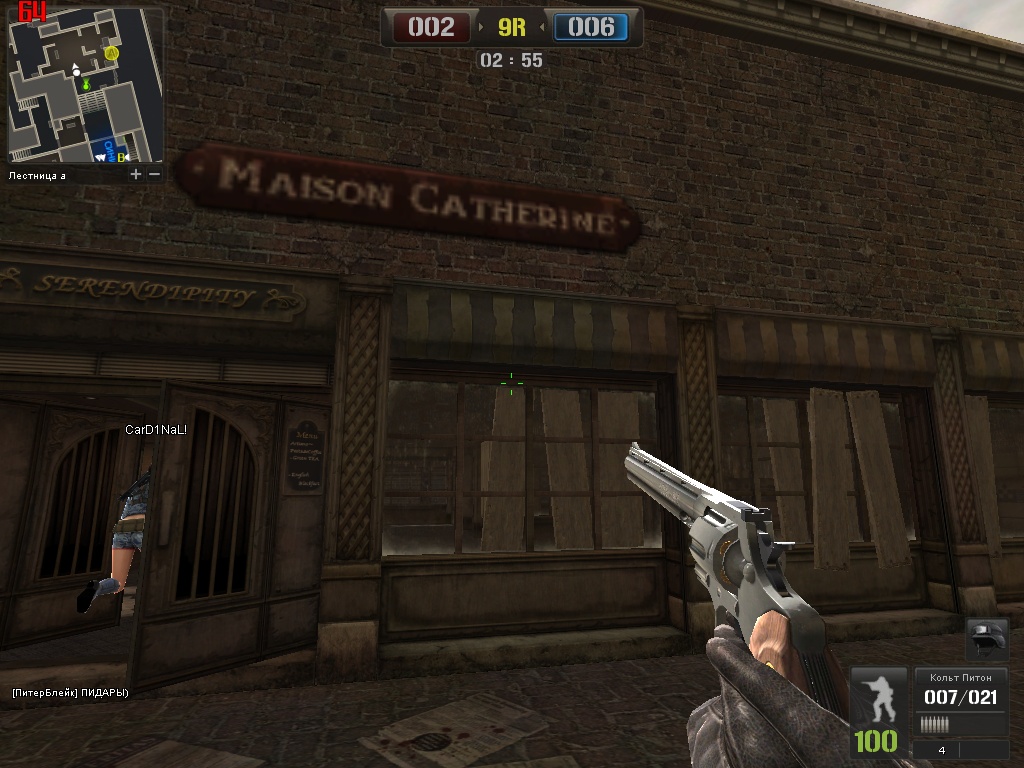Screen dimensions: 1024x768
Task: Click the green teammate marker on minimap
Action: pyautogui.click(x=87, y=86)
